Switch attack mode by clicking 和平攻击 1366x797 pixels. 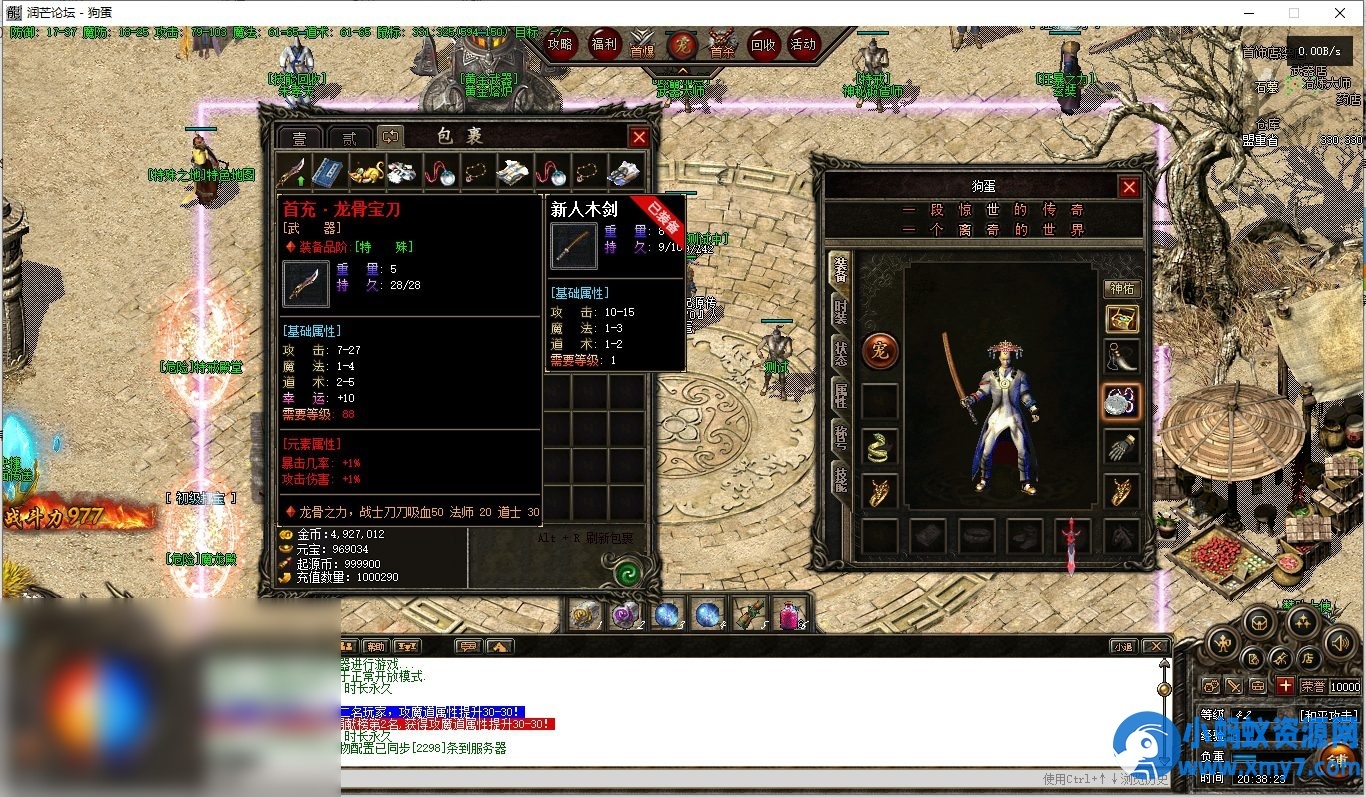[1327, 714]
